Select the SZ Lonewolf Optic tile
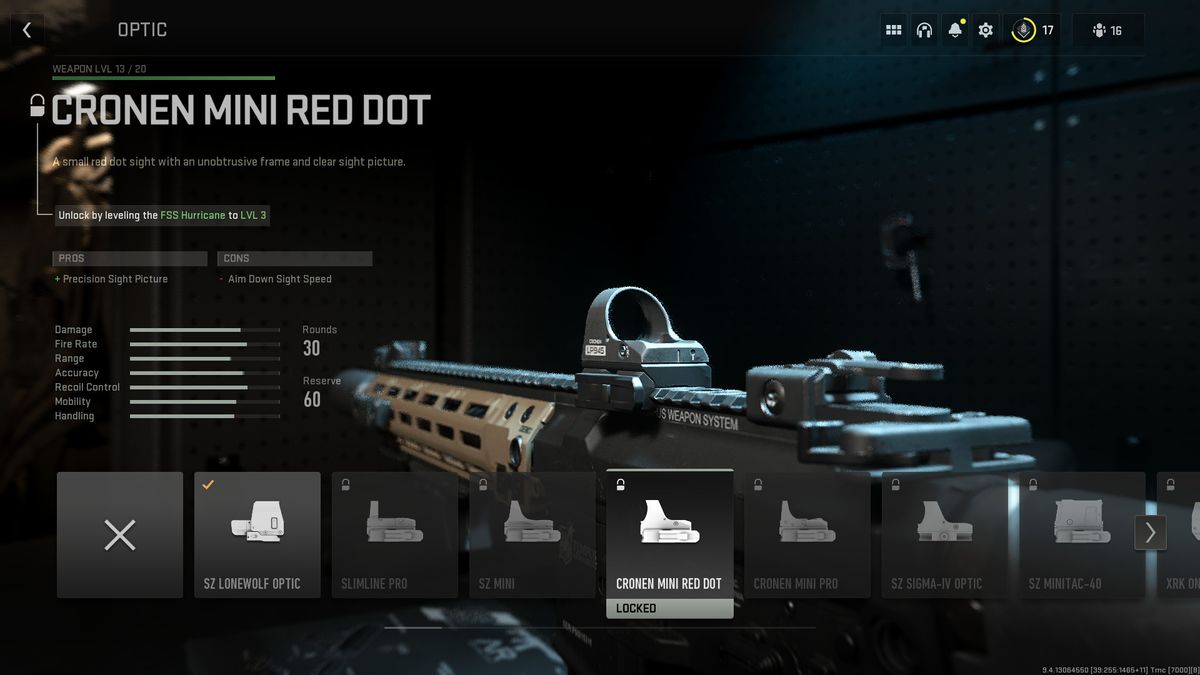 click(257, 535)
